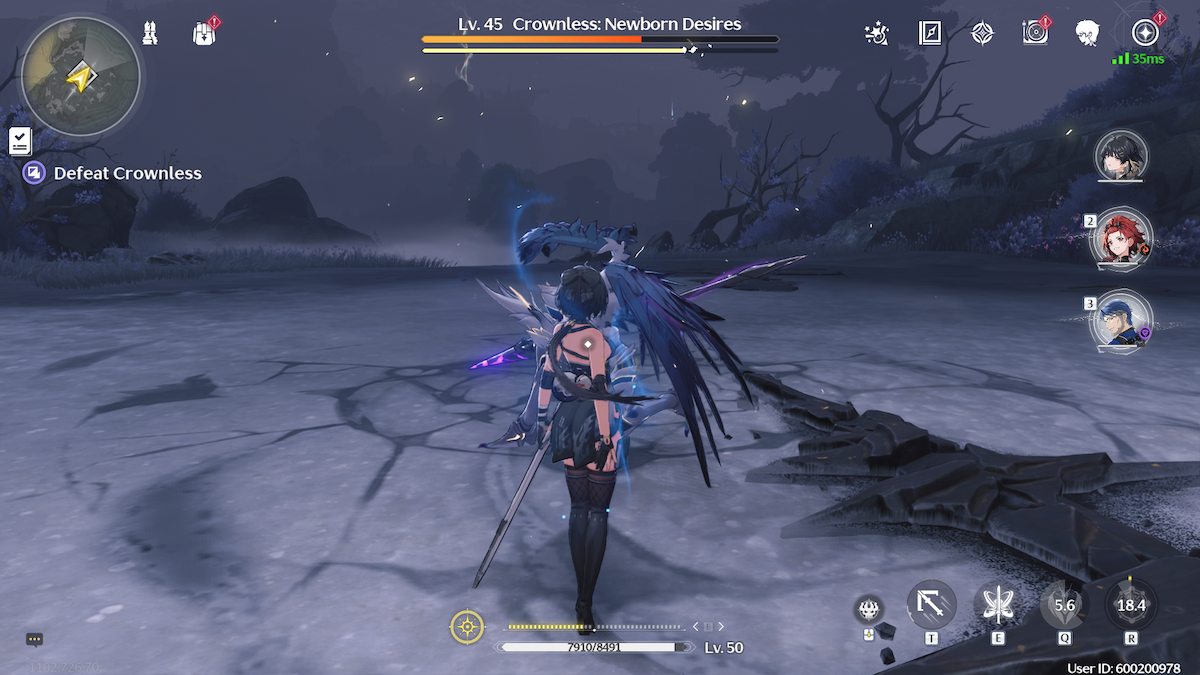The image size is (1200, 675).
Task: Open the character head profile icon
Action: [x=1088, y=33]
